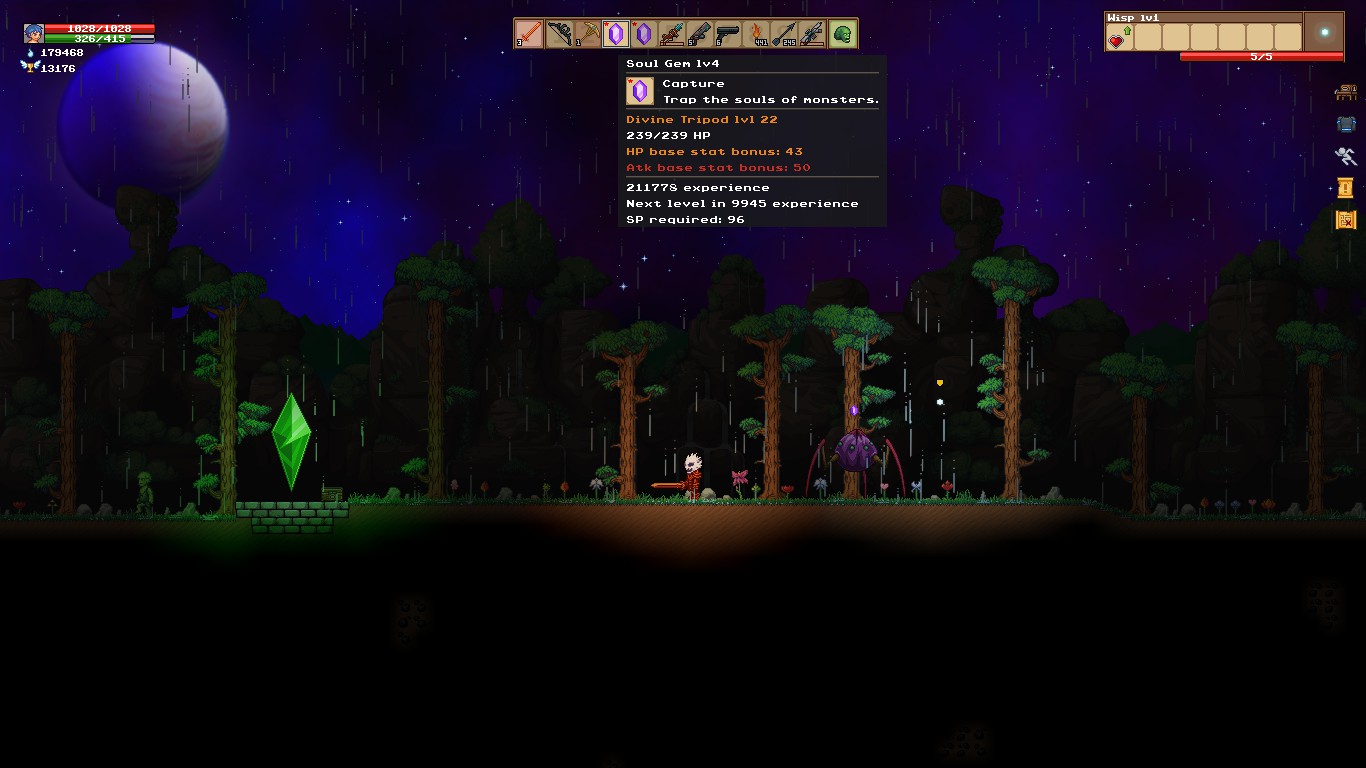This screenshot has height=768, width=1366.
Task: Select the fireball item showing 441 count
Action: (x=755, y=33)
